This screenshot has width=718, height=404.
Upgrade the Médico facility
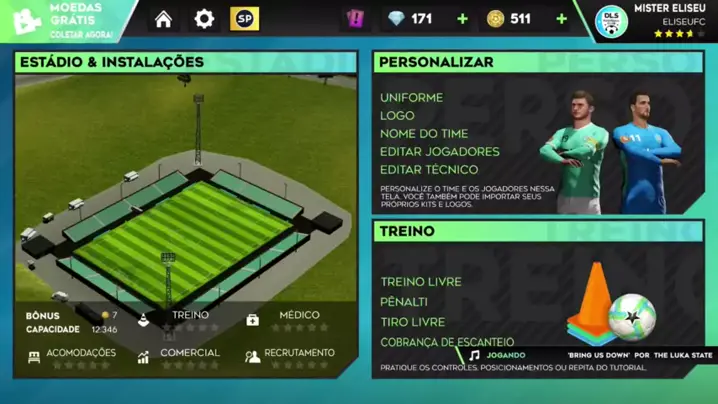click(297, 320)
